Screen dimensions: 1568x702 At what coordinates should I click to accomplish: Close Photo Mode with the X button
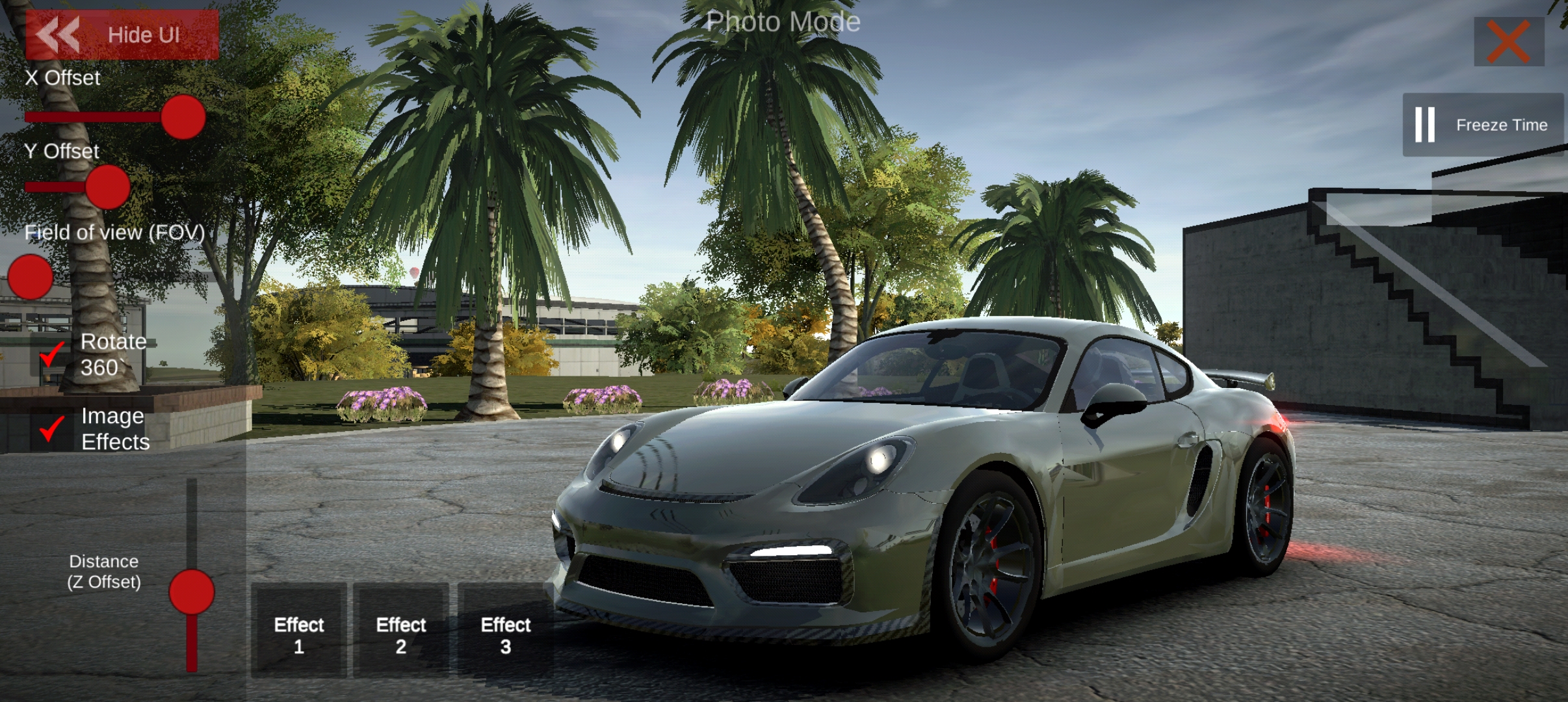pyautogui.click(x=1508, y=42)
